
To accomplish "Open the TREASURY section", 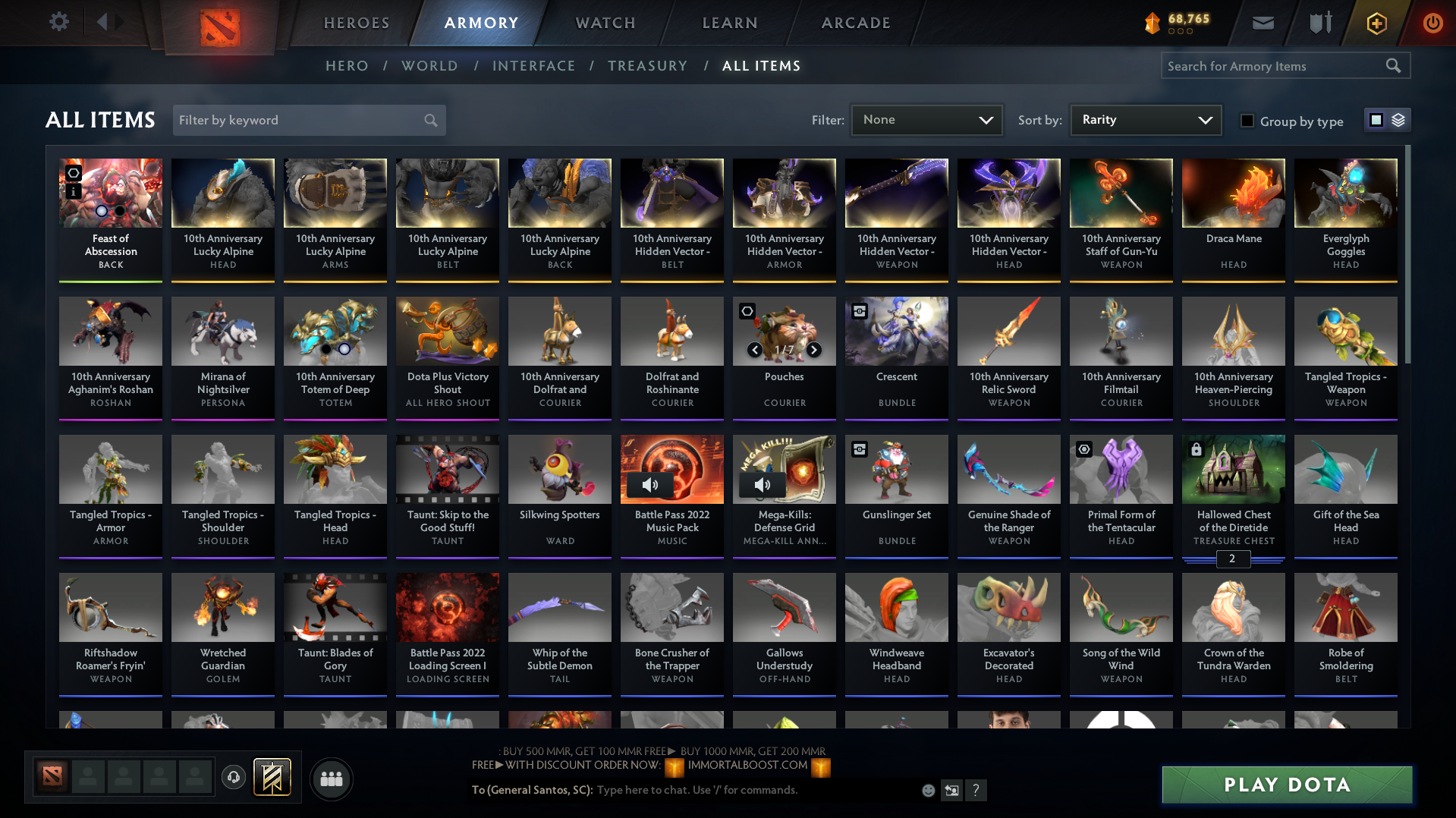I will [647, 66].
